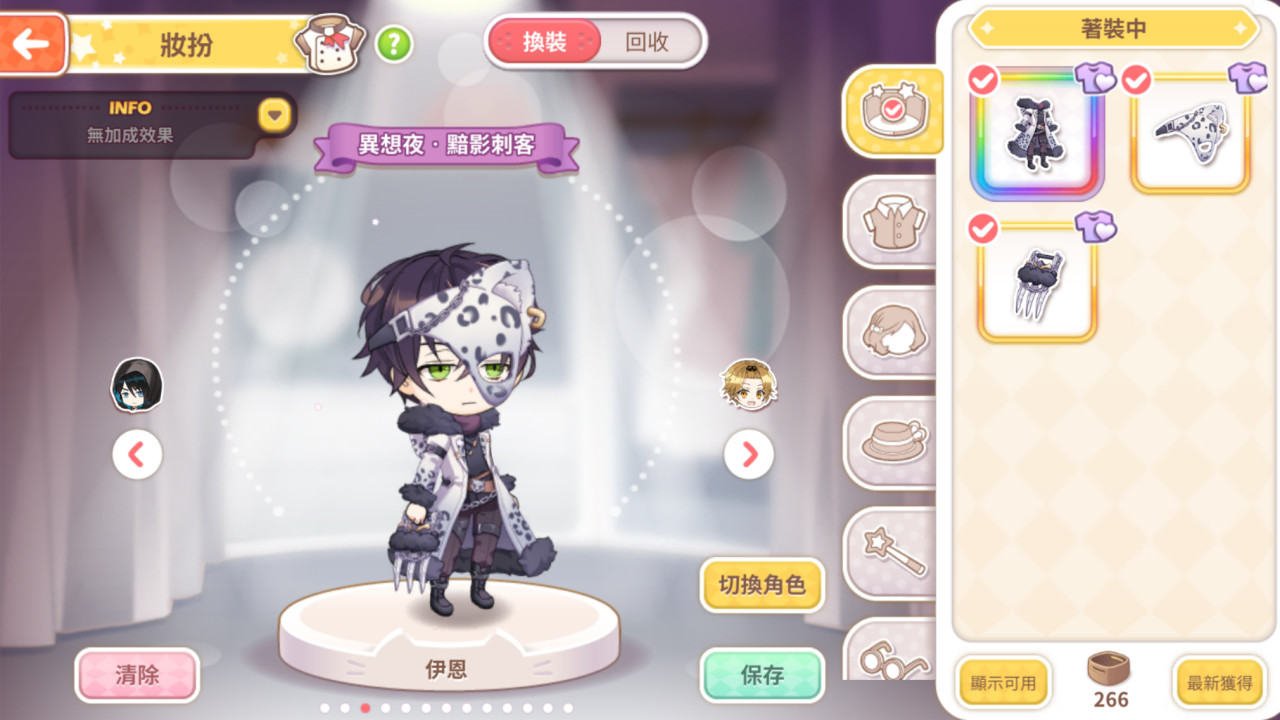This screenshot has height=720, width=1280.
Task: Click the left arrow to view previous character
Action: click(x=137, y=454)
